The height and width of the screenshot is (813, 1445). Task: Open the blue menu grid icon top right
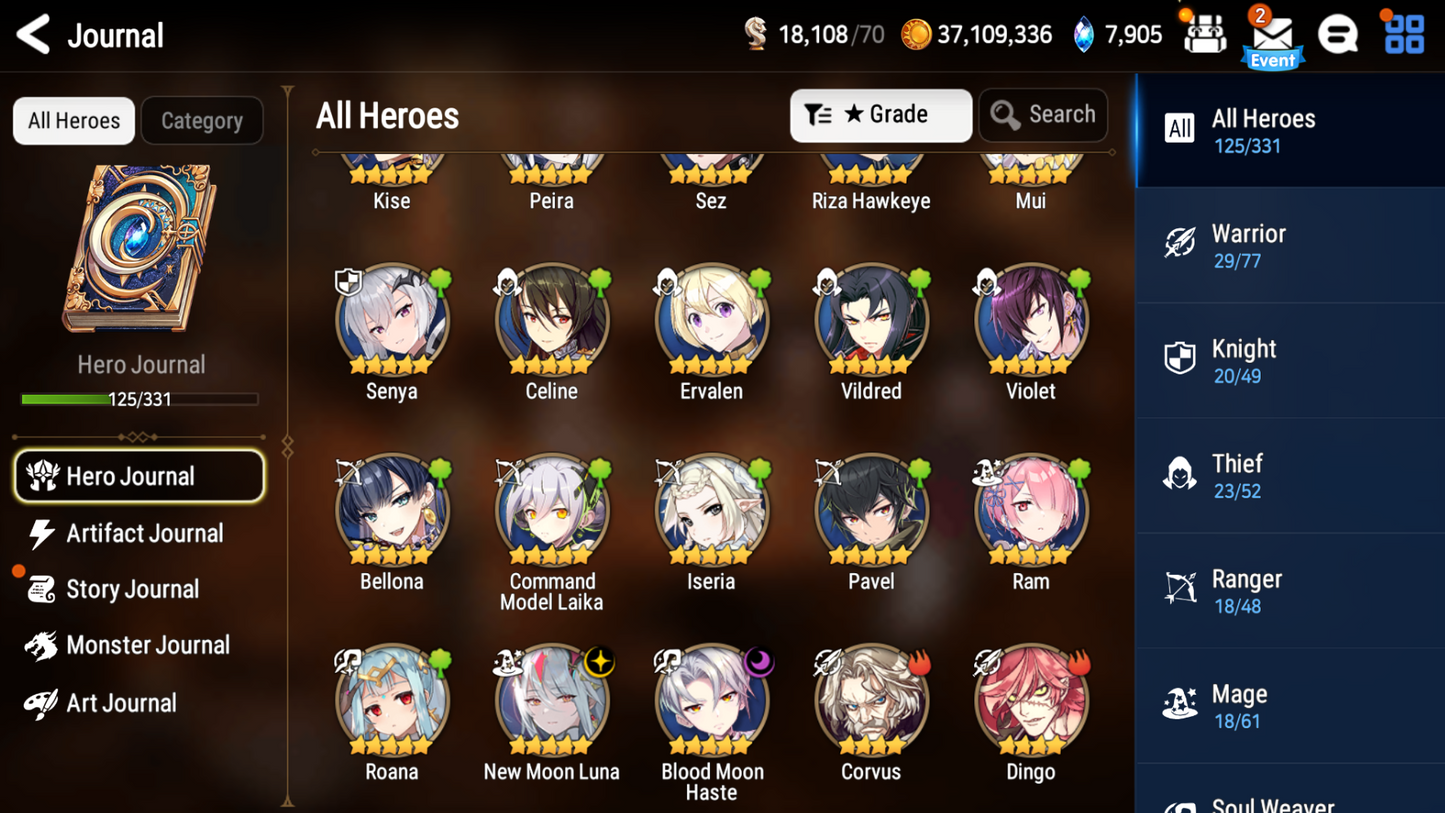1404,34
